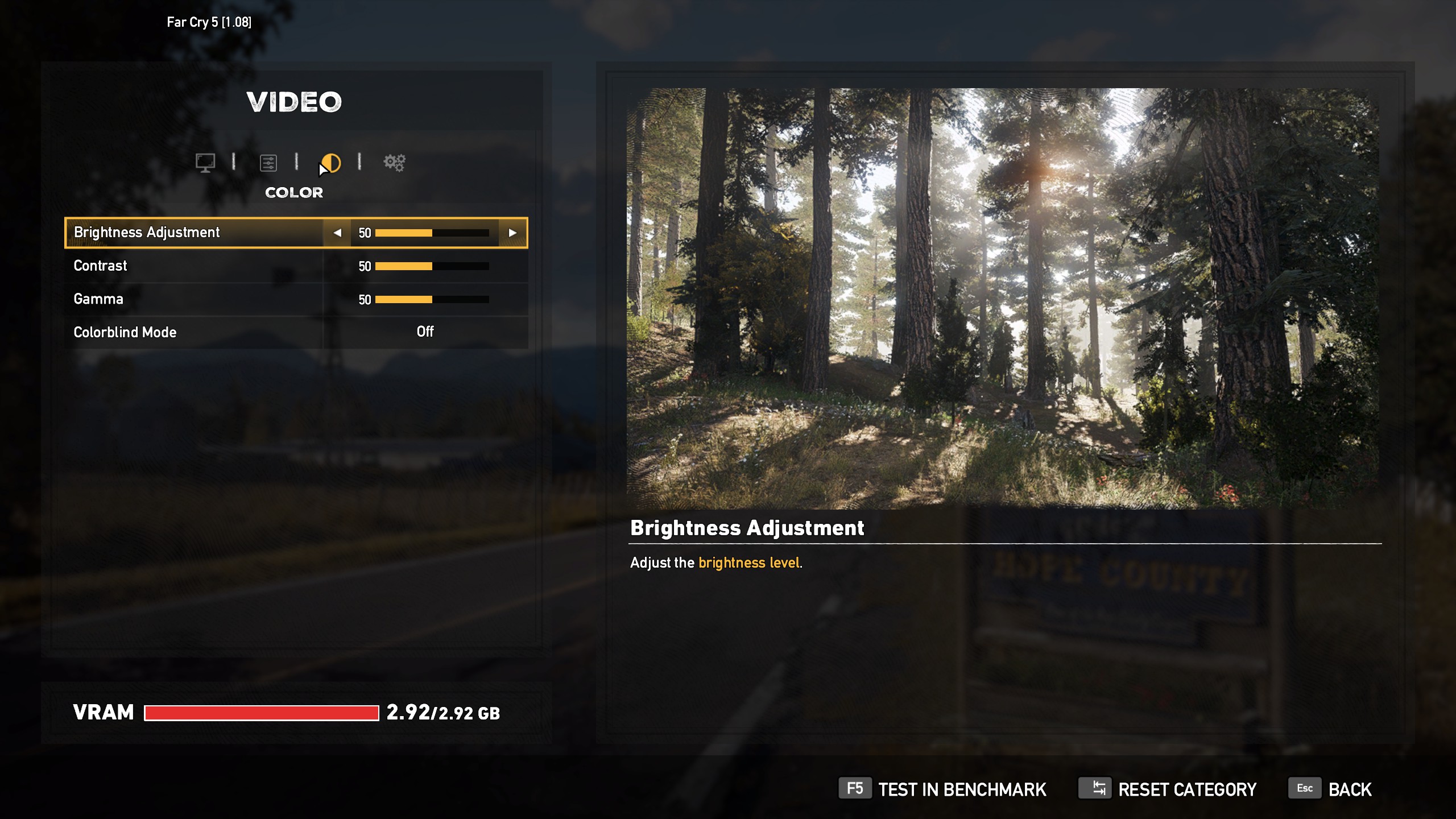Screen dimensions: 1456x819
Task: Open the Display settings tab
Action: click(206, 163)
